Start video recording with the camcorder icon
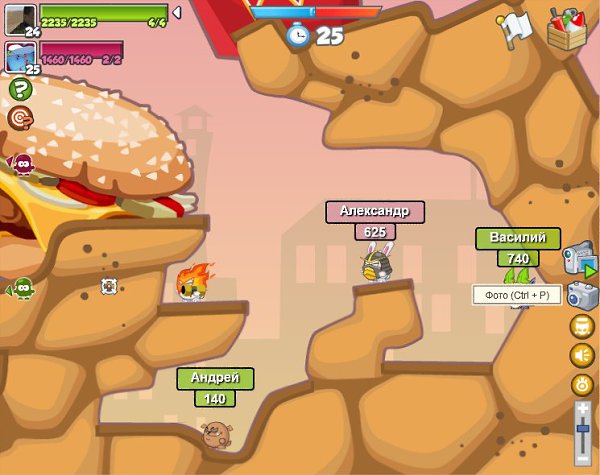 pyautogui.click(x=579, y=260)
